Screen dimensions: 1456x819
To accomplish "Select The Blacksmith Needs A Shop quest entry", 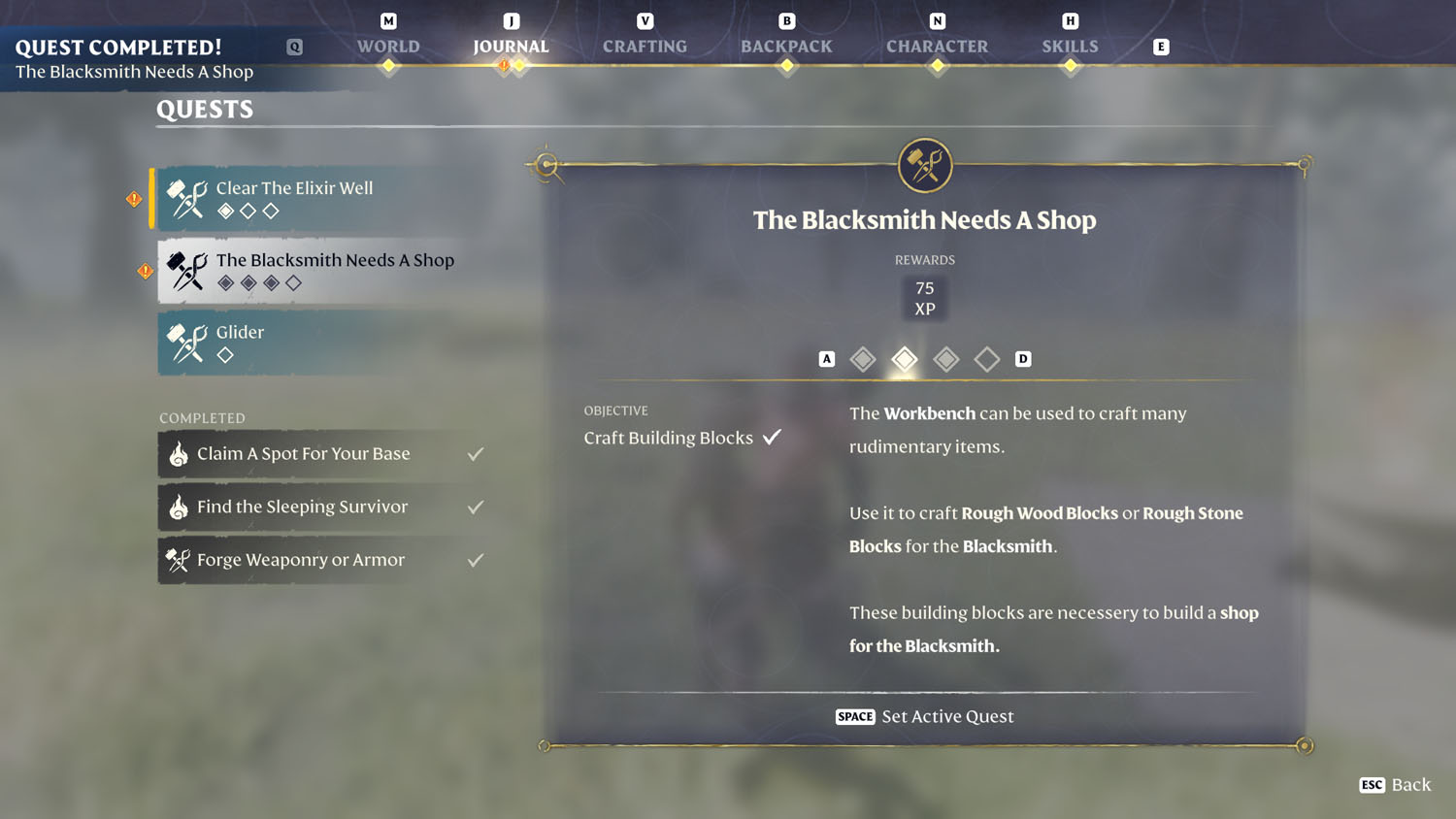I will point(335,260).
